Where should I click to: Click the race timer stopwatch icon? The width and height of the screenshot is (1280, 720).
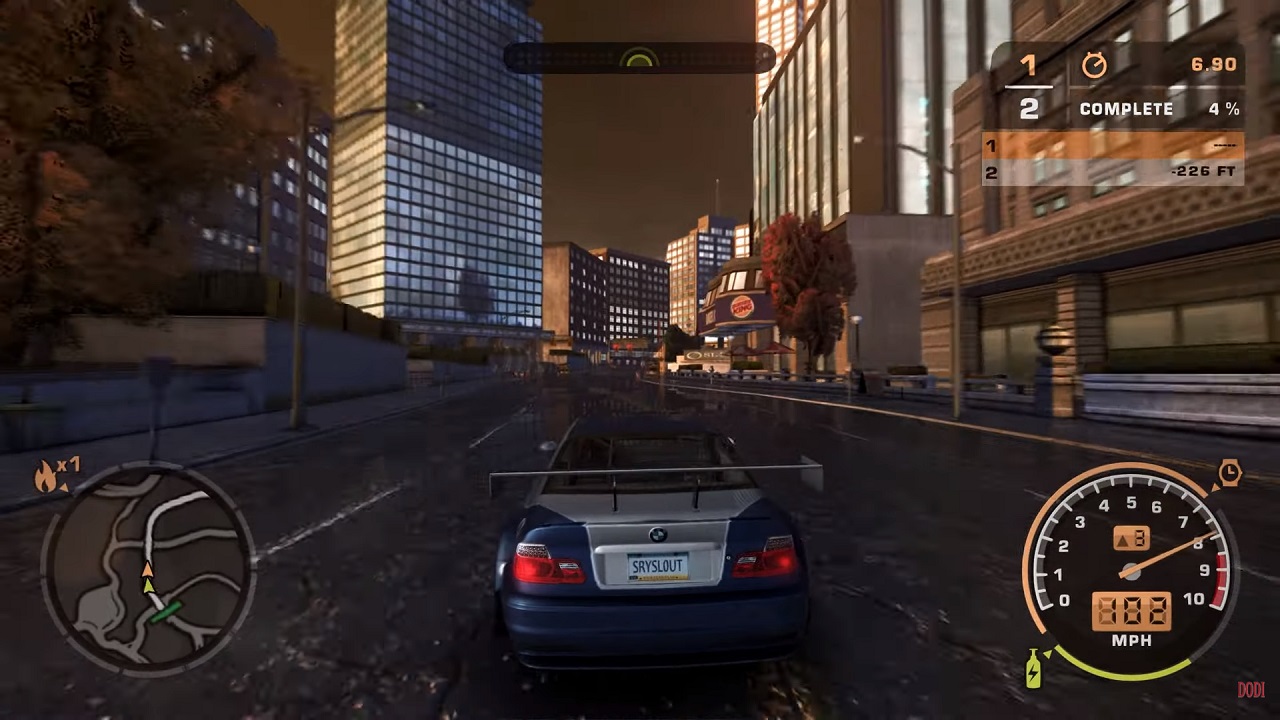[x=1094, y=66]
